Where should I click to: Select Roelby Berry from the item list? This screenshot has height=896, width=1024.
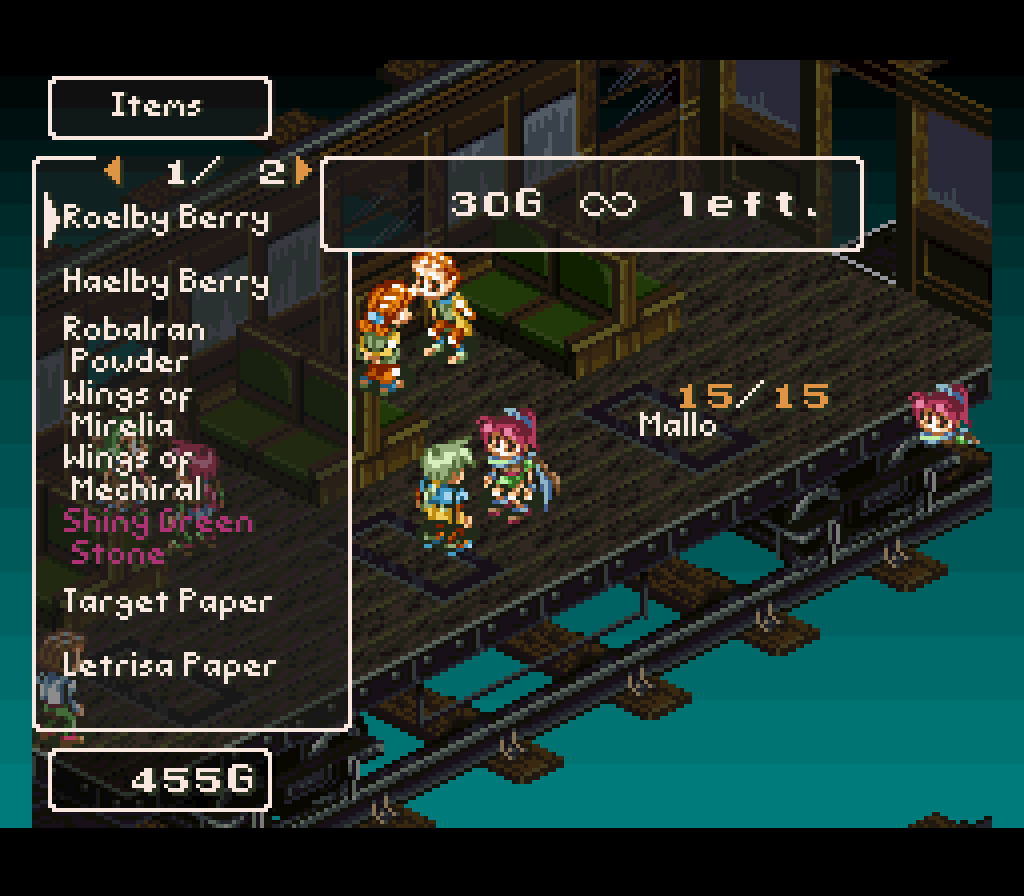(166, 219)
